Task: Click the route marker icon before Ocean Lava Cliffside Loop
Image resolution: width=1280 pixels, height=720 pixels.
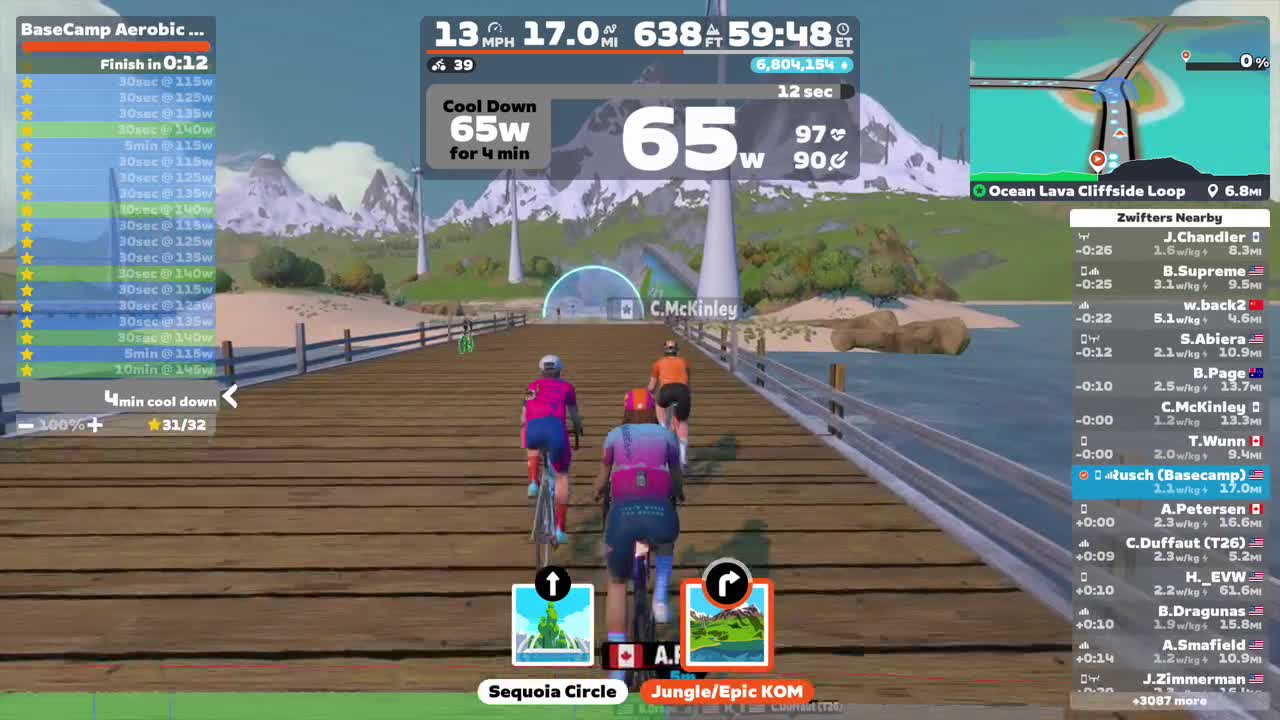Action: (x=979, y=190)
